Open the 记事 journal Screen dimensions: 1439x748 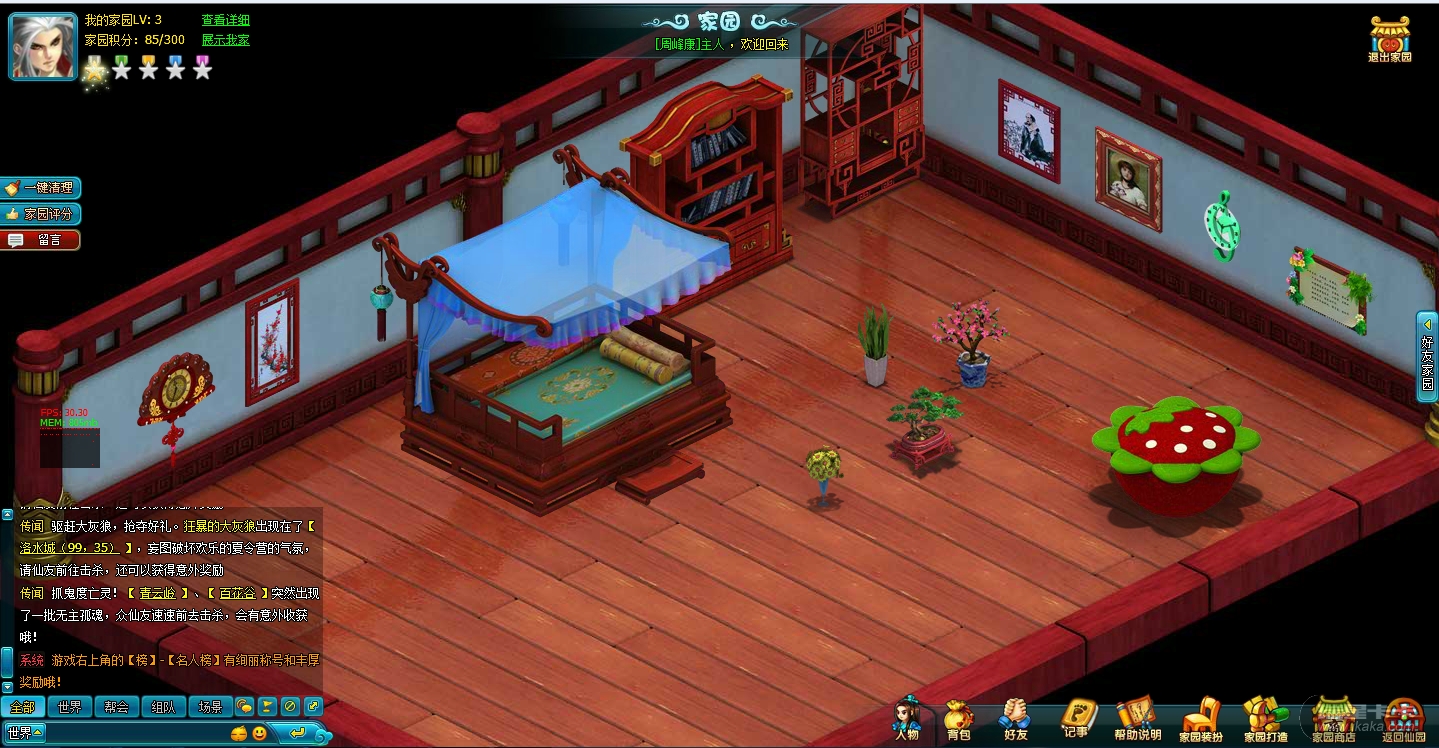[1077, 719]
